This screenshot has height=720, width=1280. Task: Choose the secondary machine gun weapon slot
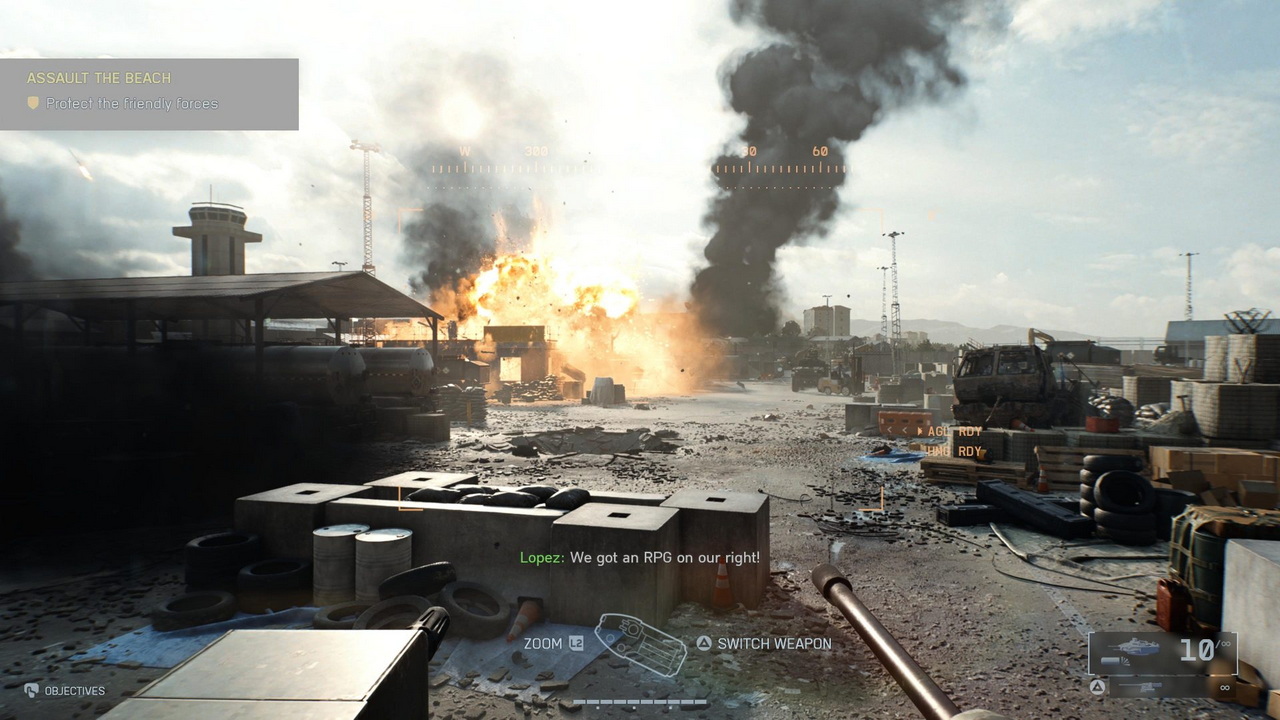pos(1162,687)
